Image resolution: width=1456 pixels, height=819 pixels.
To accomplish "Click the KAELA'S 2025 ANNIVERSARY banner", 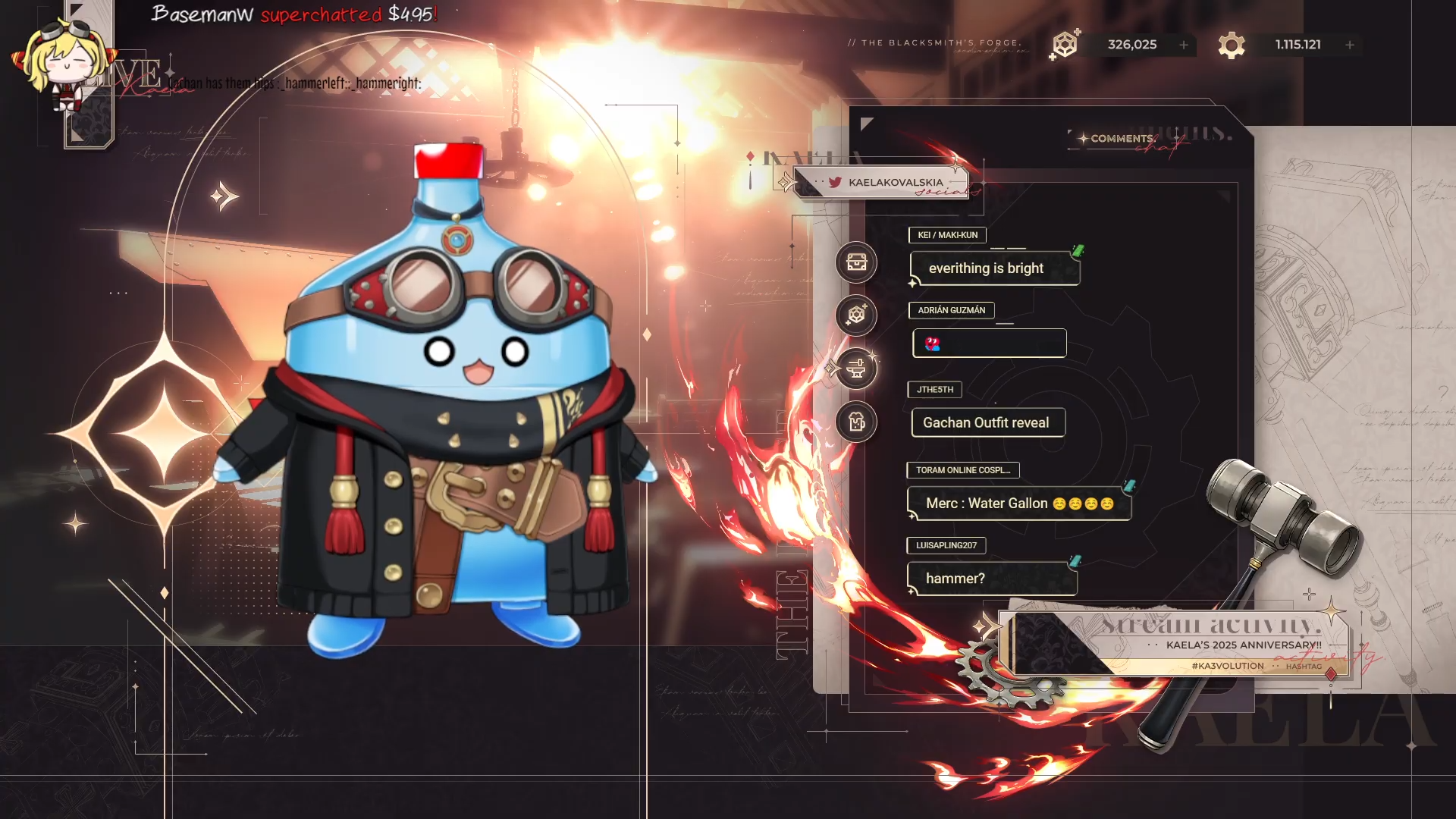I will click(x=1243, y=645).
